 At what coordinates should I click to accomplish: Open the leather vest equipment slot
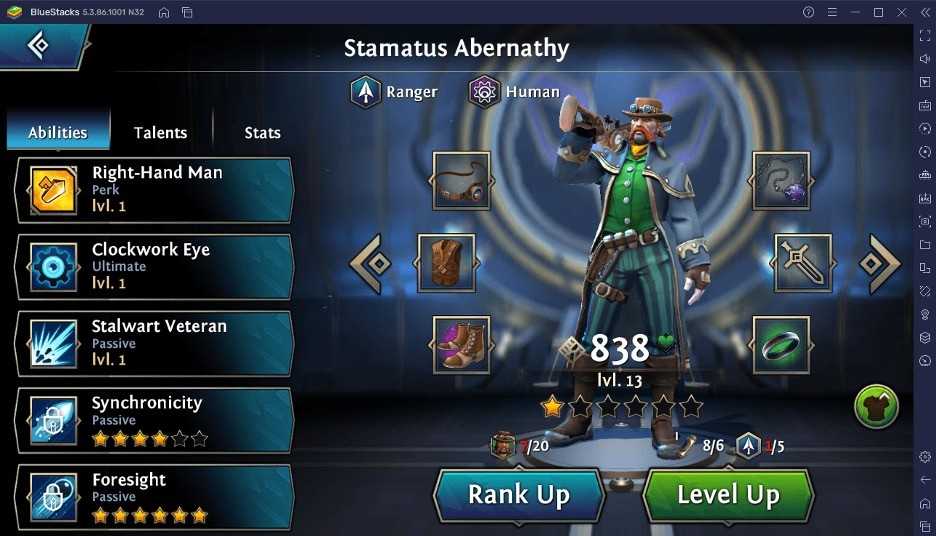coord(446,263)
